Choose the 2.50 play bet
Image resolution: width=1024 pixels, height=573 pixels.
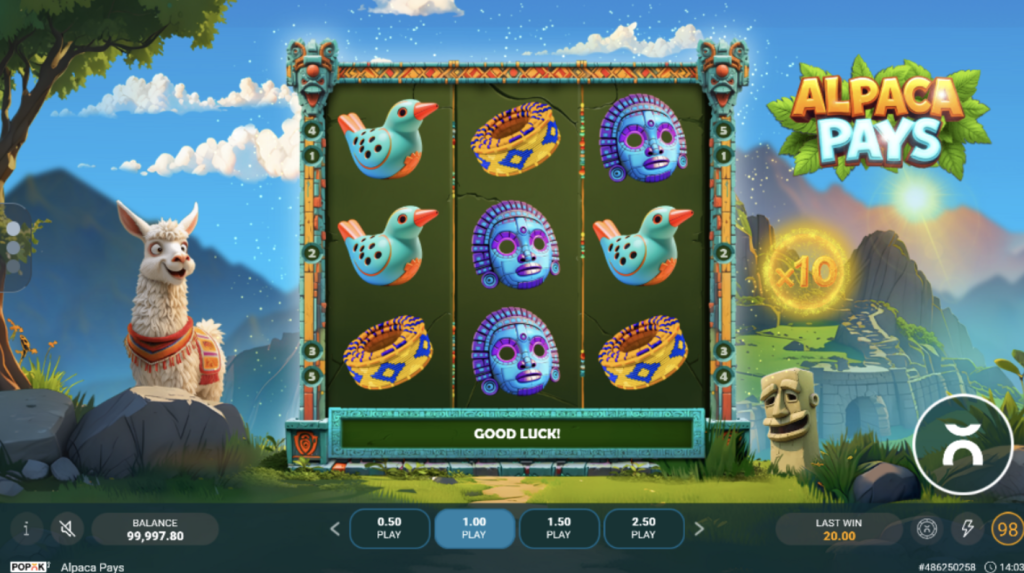pyautogui.click(x=644, y=528)
